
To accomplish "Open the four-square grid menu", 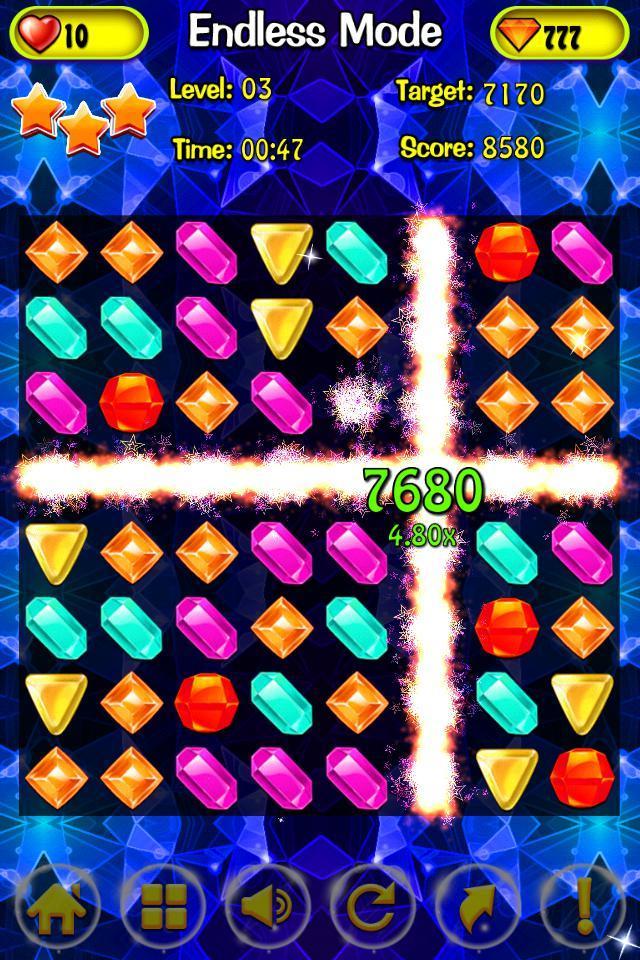I will tap(163, 906).
